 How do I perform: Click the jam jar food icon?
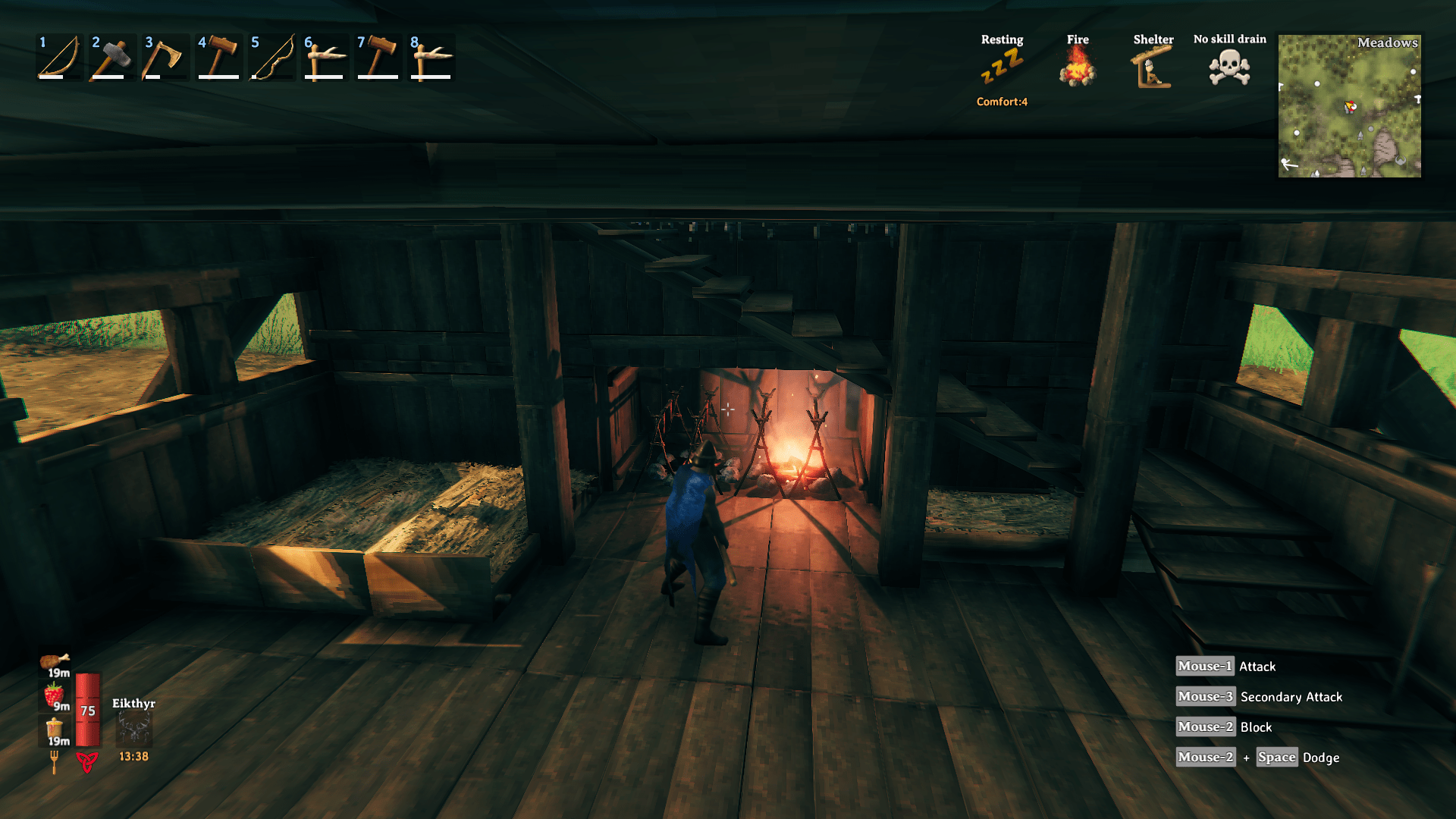click(x=54, y=729)
